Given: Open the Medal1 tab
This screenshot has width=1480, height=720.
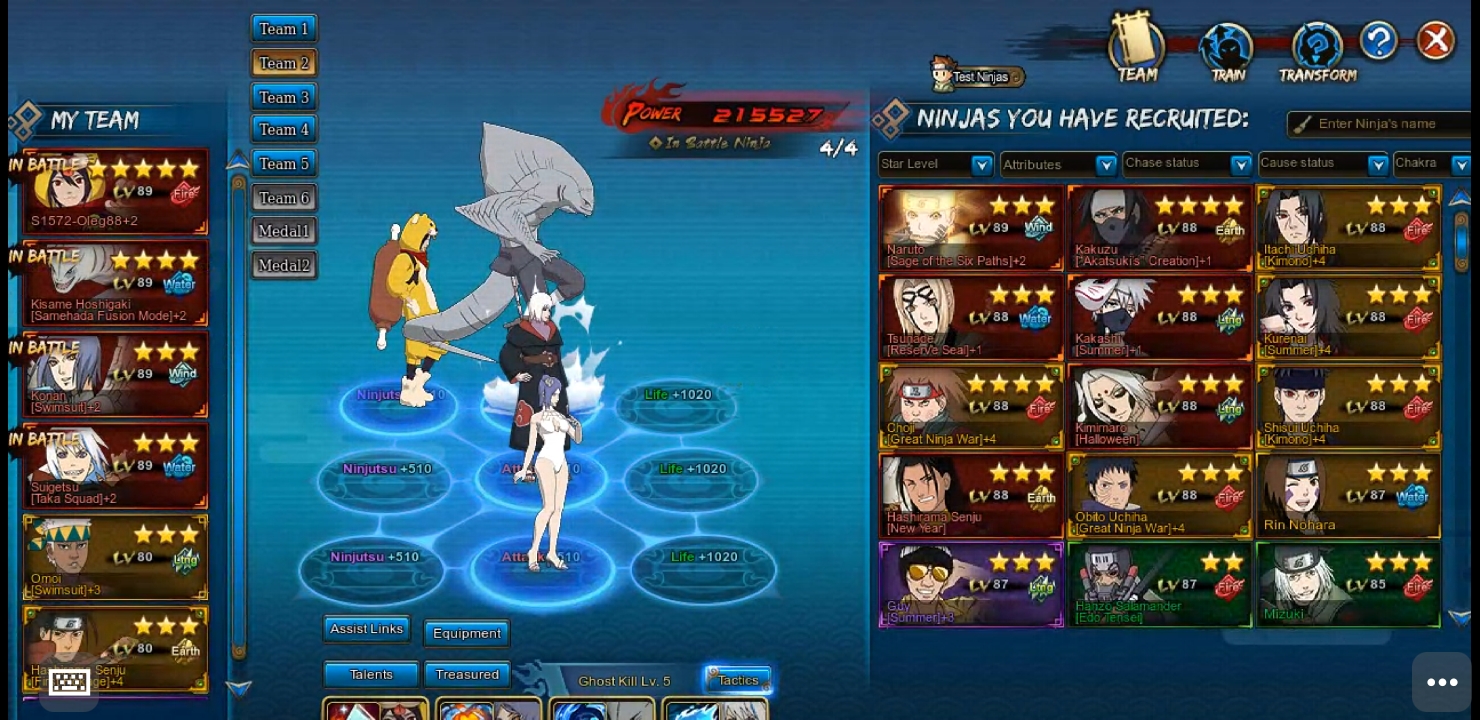Looking at the screenshot, I should pyautogui.click(x=284, y=231).
